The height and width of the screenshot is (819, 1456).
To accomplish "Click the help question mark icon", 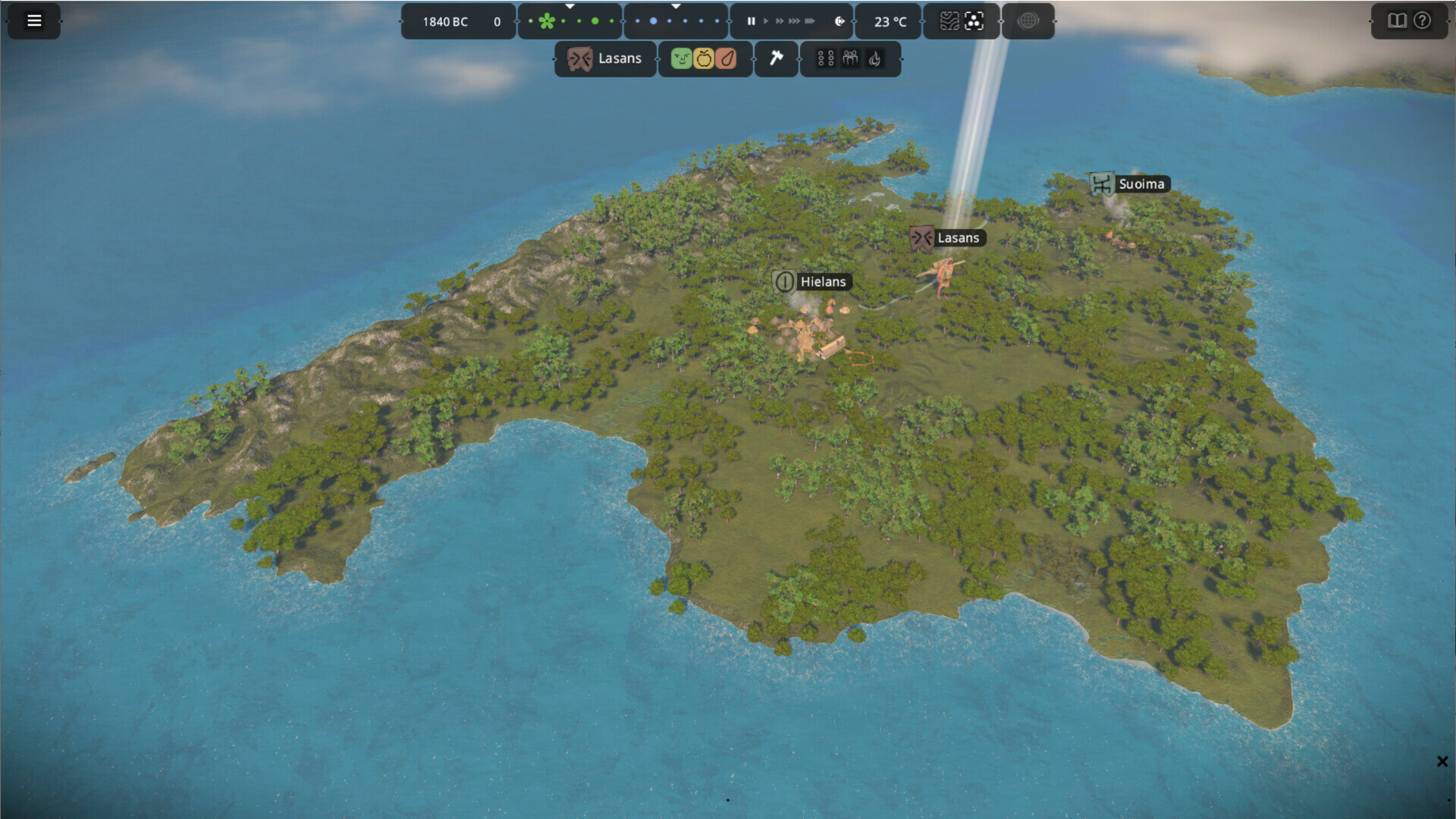I will click(1423, 21).
